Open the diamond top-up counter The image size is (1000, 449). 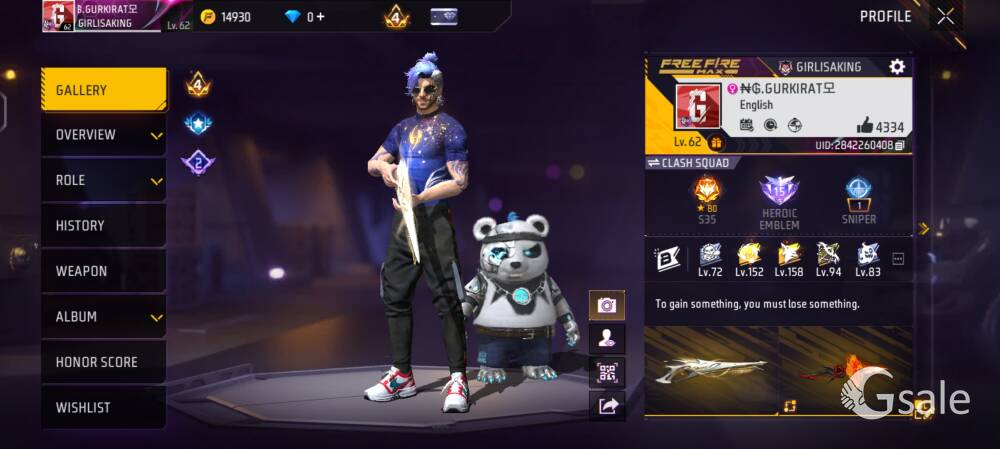click(305, 17)
